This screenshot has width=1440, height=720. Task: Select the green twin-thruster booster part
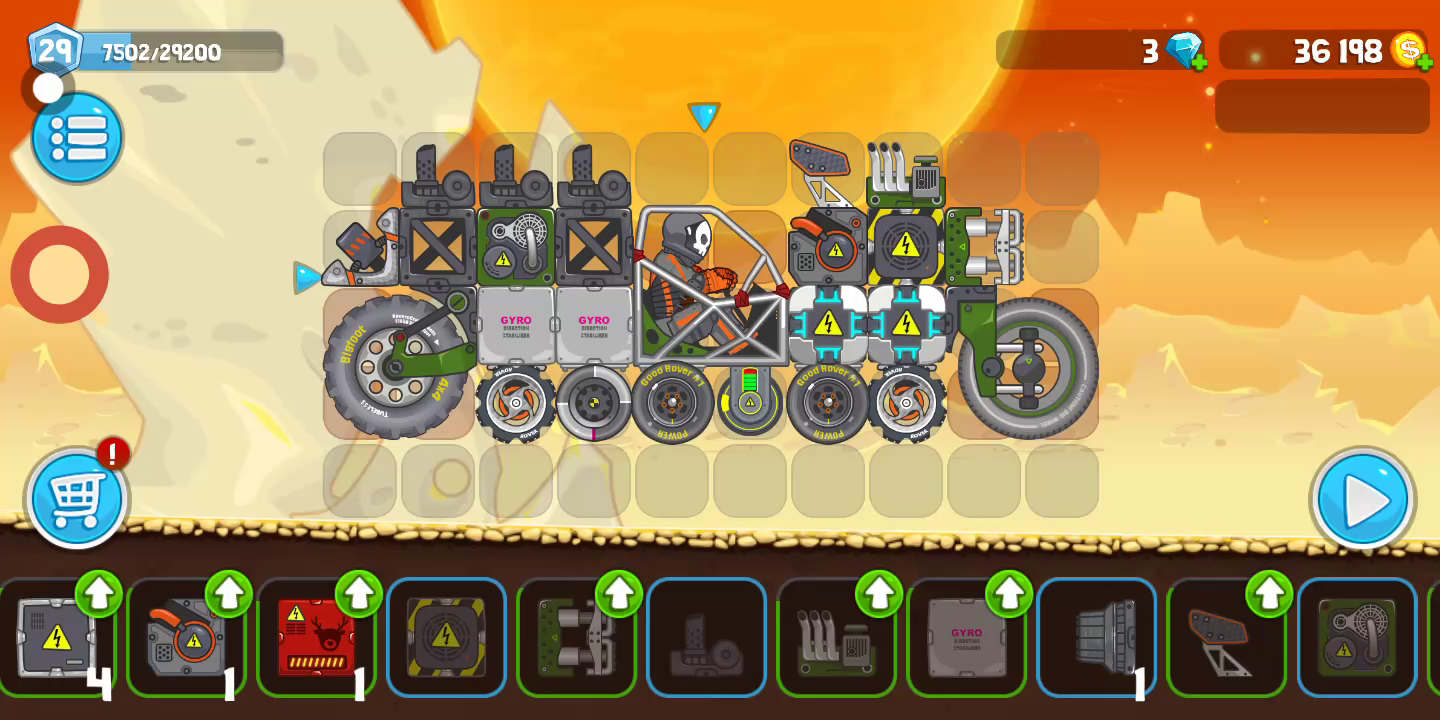point(576,637)
